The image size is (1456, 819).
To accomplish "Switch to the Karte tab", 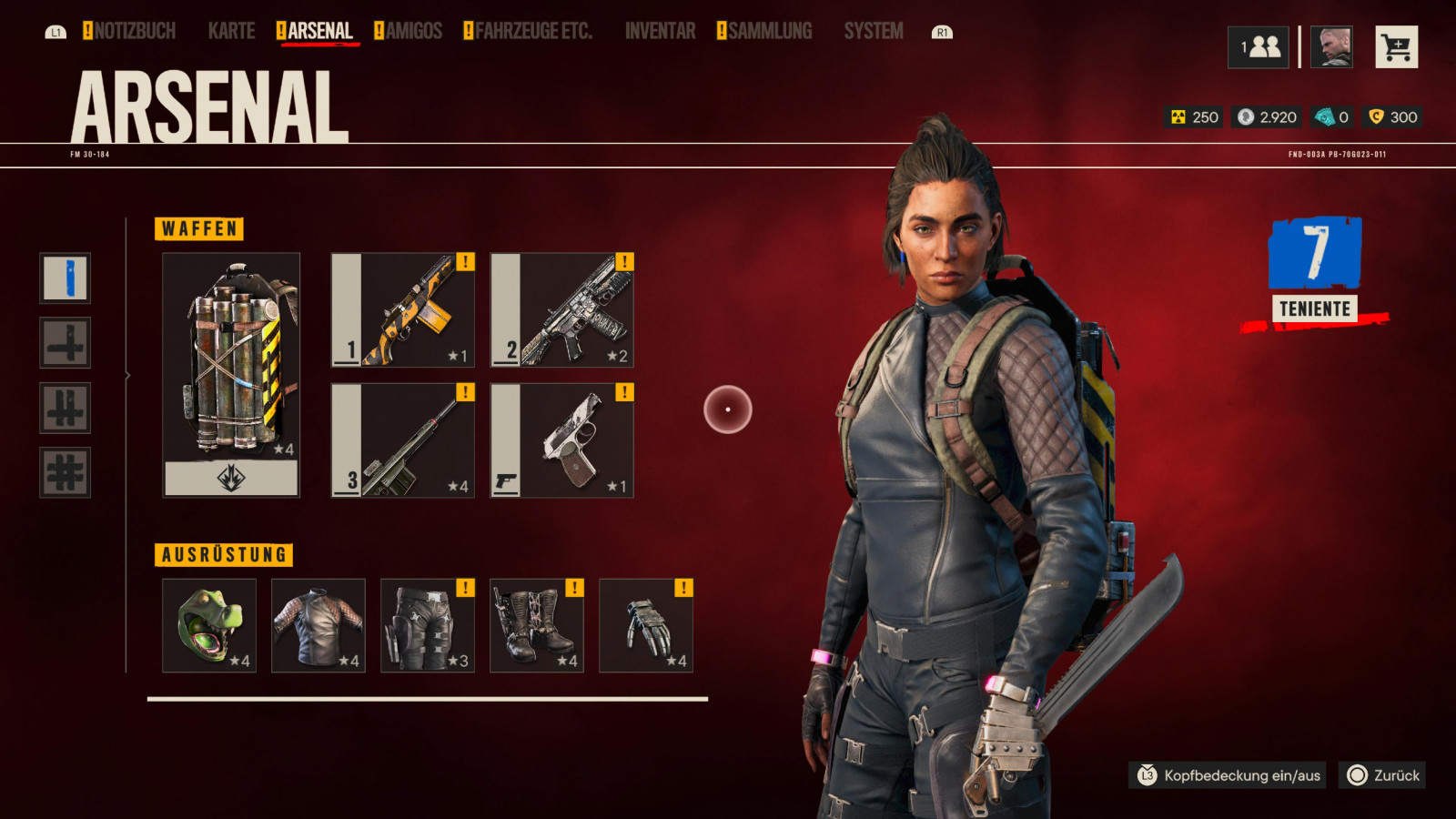I will (231, 32).
